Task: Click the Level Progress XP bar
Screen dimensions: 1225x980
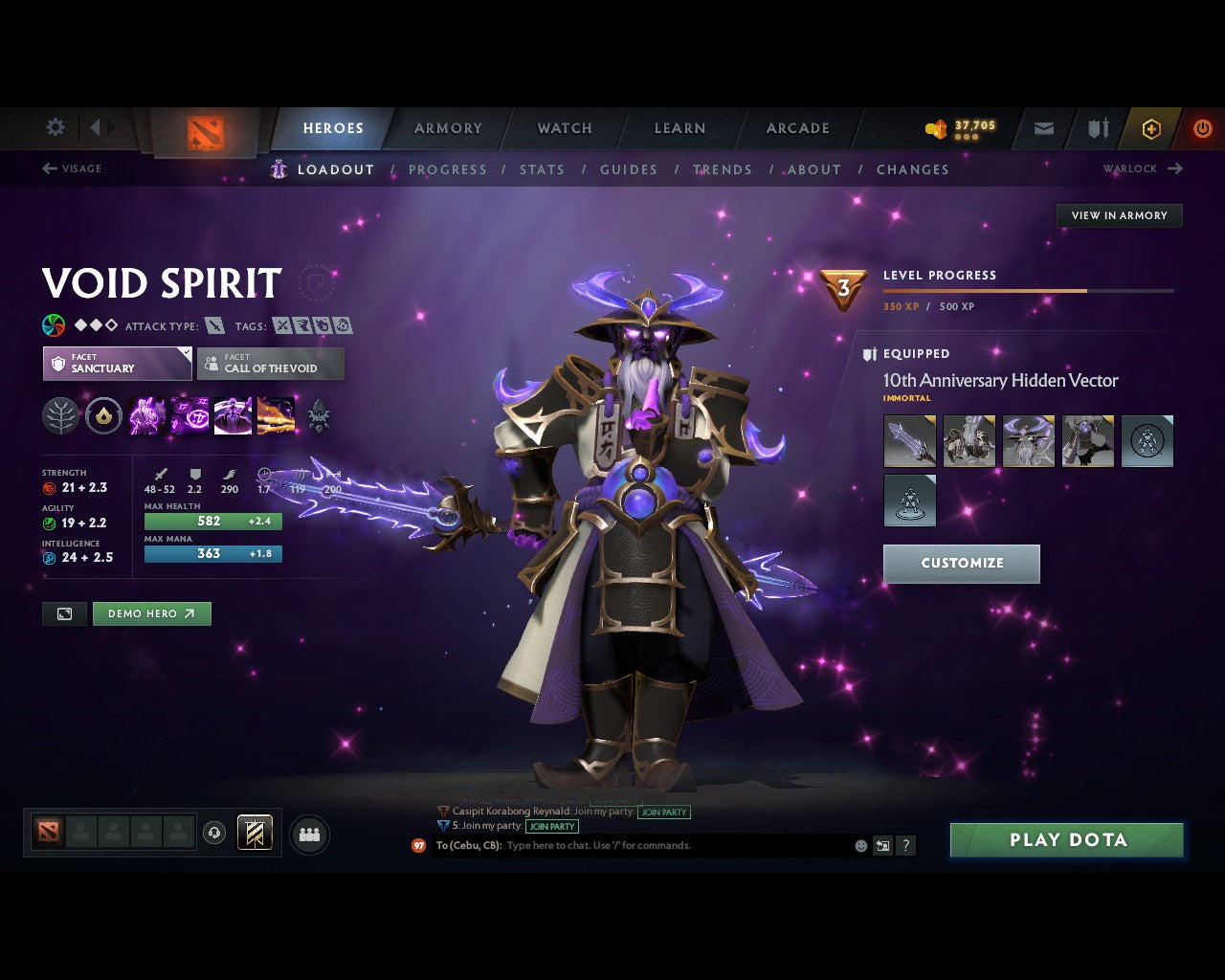Action: [1029, 291]
